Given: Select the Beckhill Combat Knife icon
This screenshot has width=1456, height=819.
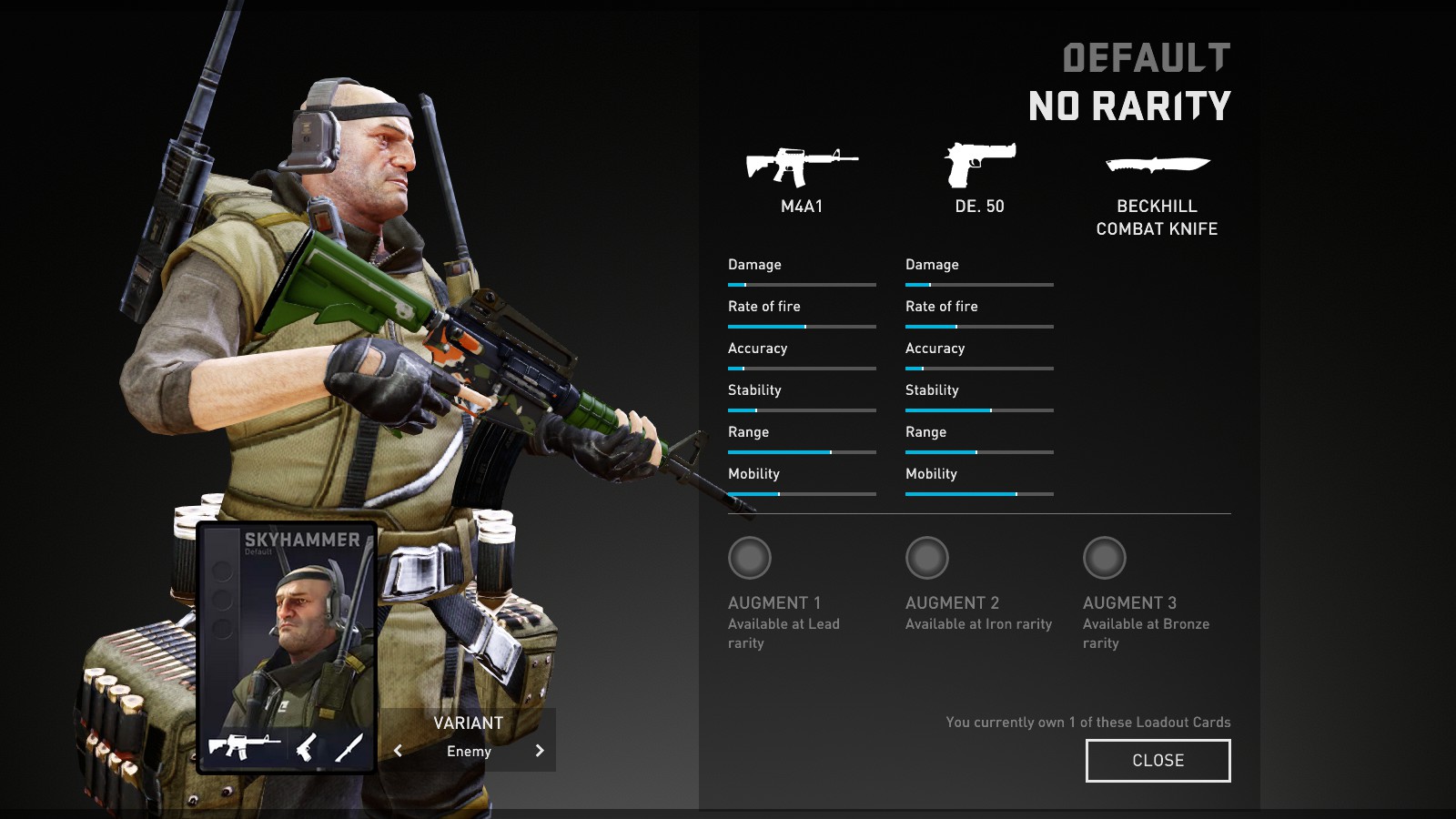Looking at the screenshot, I should pos(1157,166).
